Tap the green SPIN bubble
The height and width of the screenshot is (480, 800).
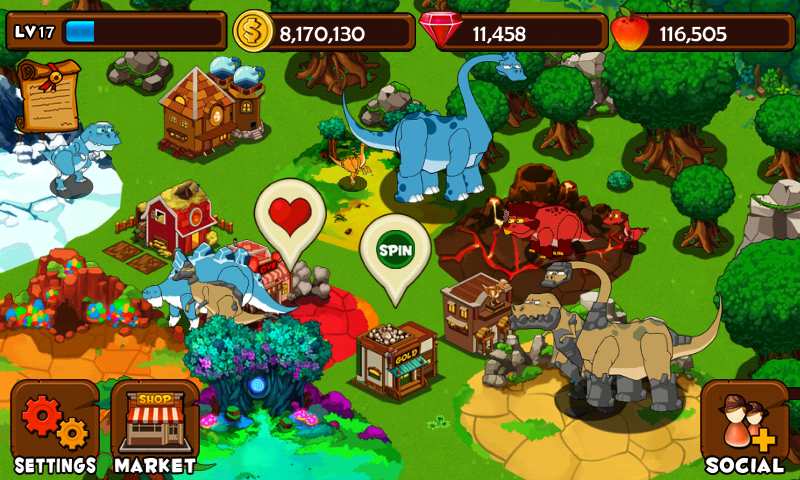tap(395, 246)
